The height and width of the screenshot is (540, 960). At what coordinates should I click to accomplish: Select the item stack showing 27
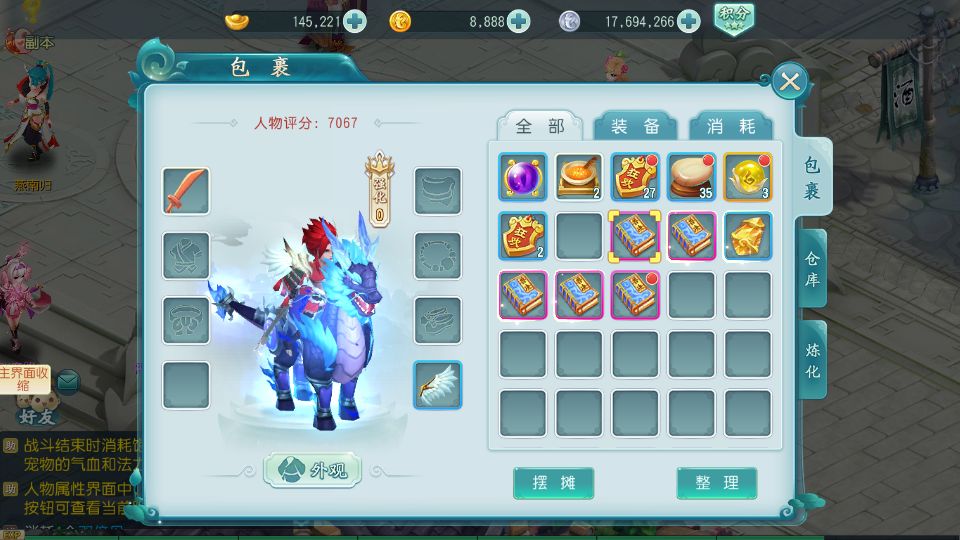[635, 177]
